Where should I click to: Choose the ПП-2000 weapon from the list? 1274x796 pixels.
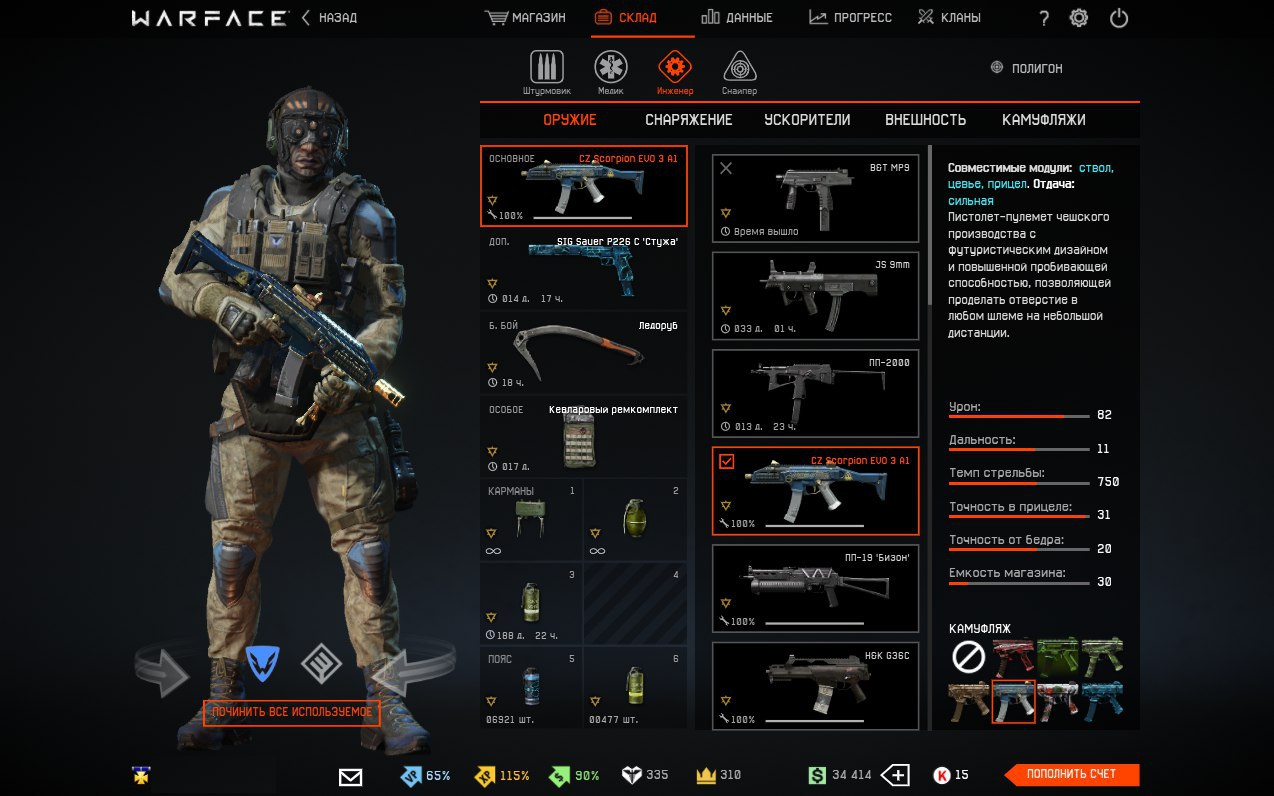[x=815, y=393]
